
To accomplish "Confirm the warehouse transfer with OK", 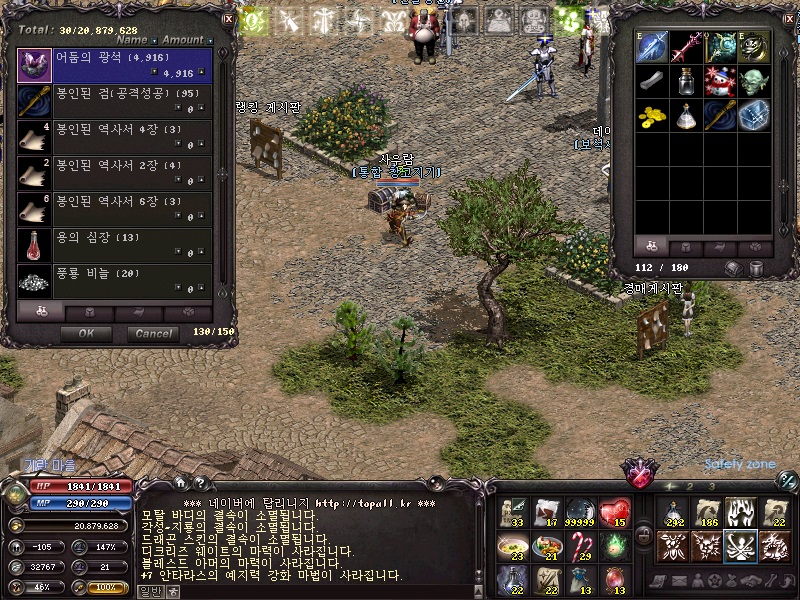I will tap(86, 334).
